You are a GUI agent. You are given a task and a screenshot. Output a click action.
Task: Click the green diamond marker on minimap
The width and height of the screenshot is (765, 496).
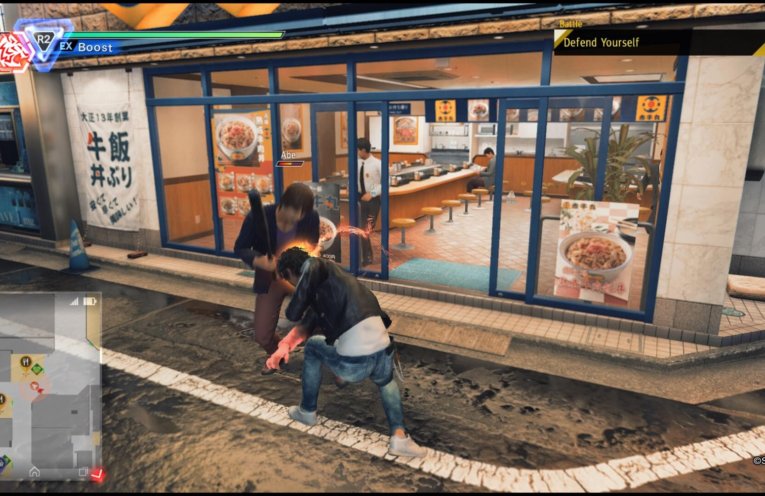point(37,369)
